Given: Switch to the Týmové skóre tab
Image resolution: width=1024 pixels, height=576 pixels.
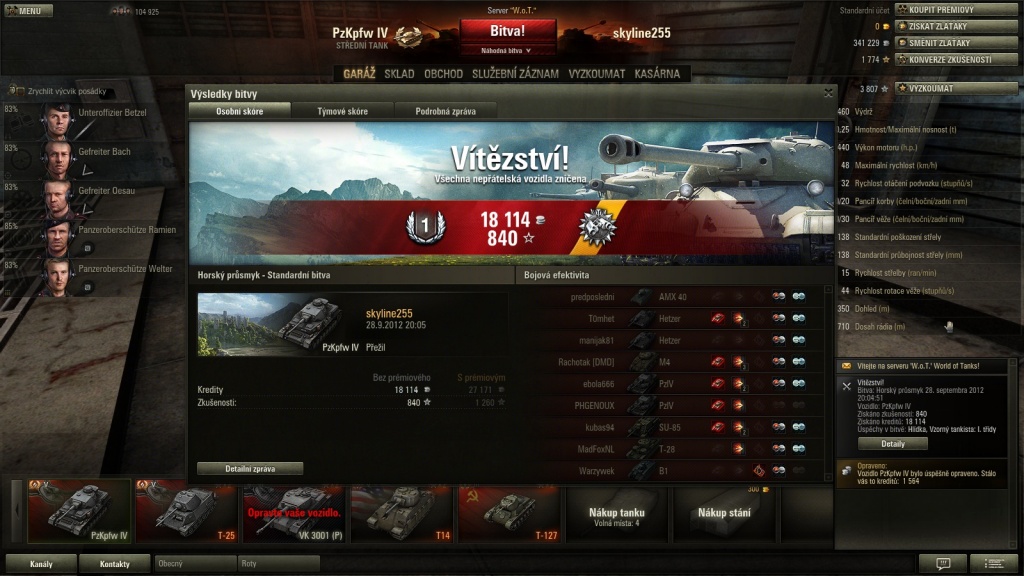Looking at the screenshot, I should (x=342, y=111).
